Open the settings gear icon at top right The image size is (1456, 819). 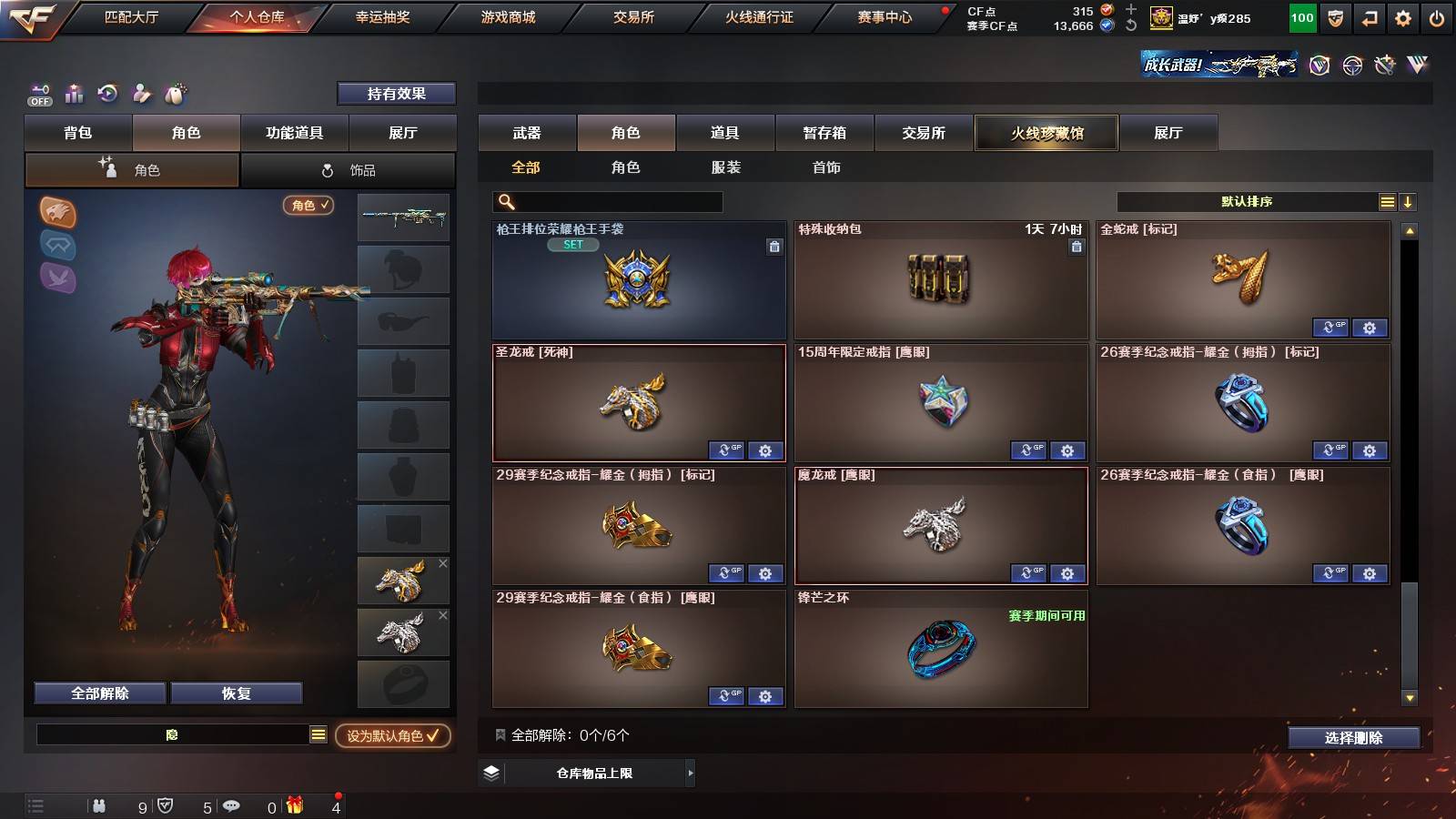tap(1402, 17)
